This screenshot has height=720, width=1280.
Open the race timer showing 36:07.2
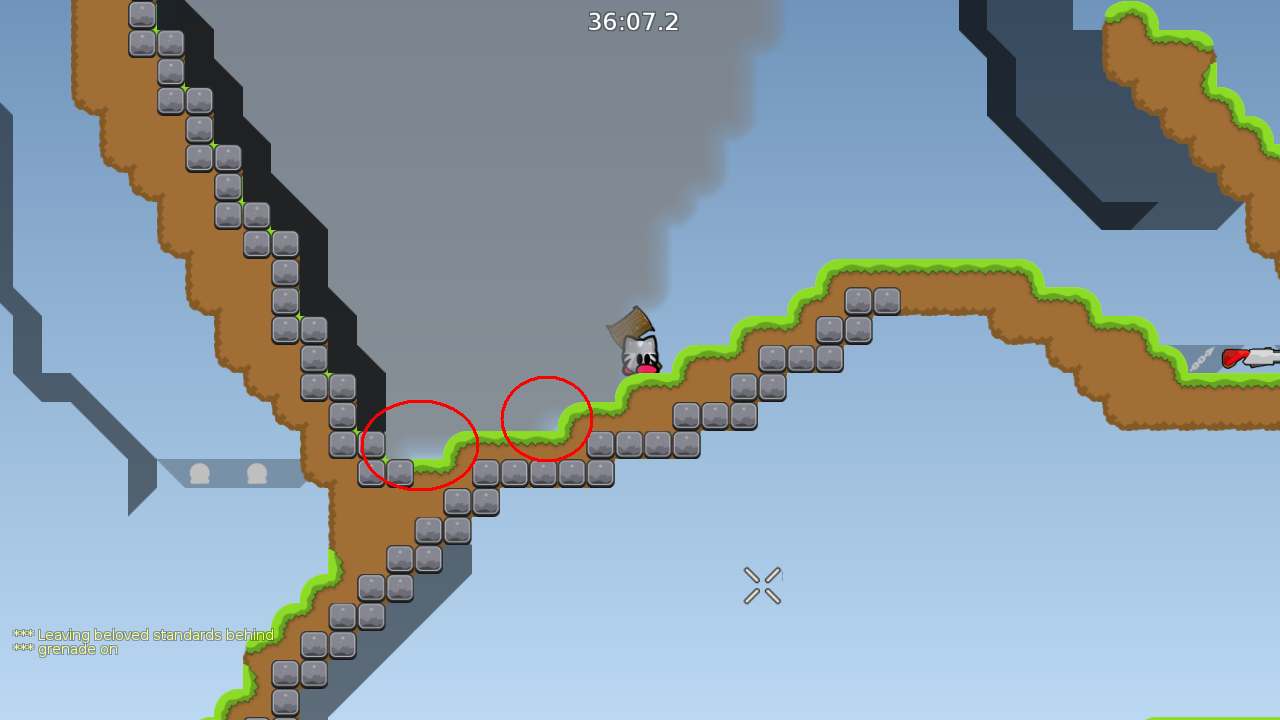[633, 22]
